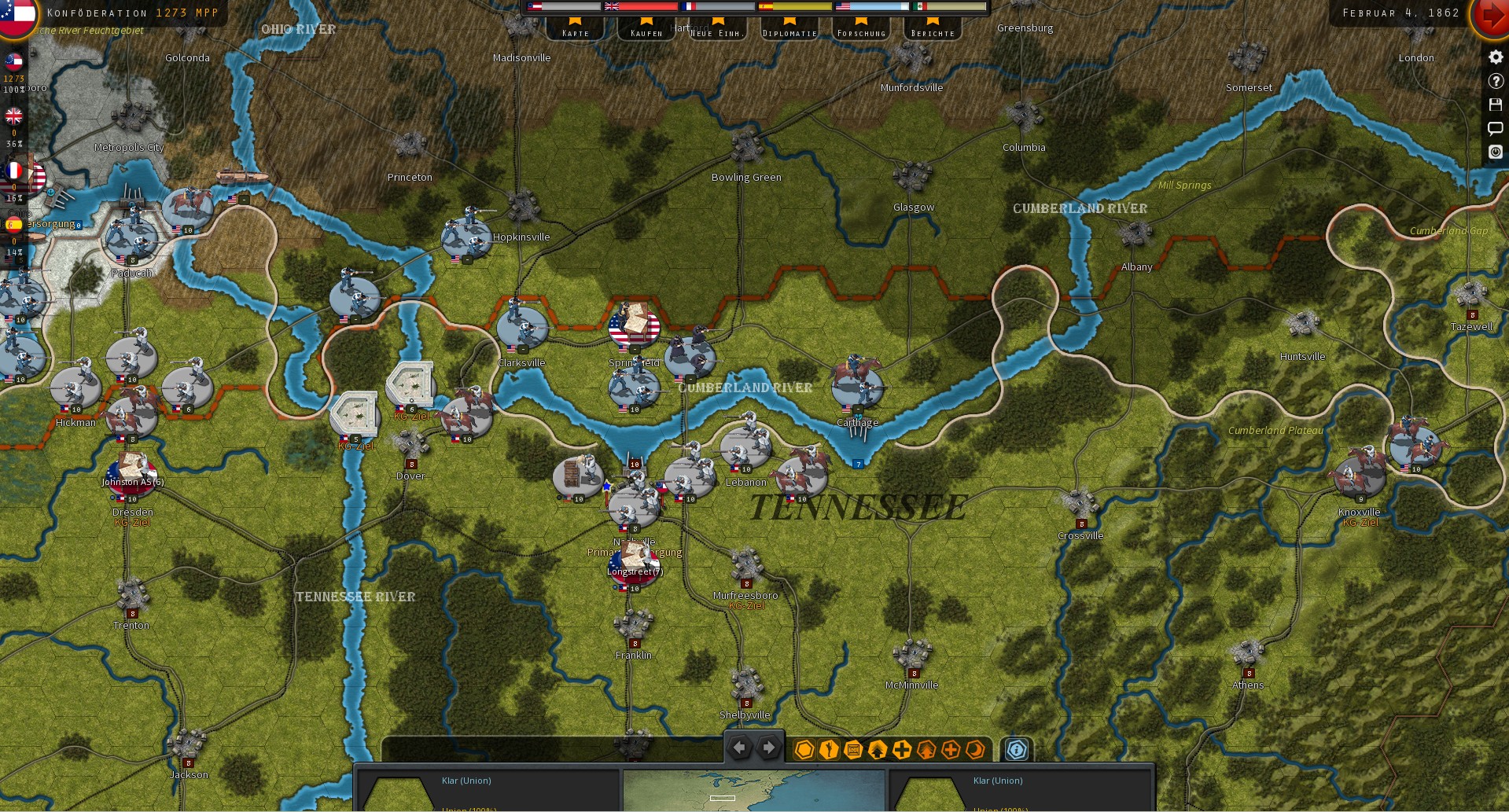Open unit info via the blue hexagon i icon
This screenshot has height=812, width=1509.
pos(1017,751)
